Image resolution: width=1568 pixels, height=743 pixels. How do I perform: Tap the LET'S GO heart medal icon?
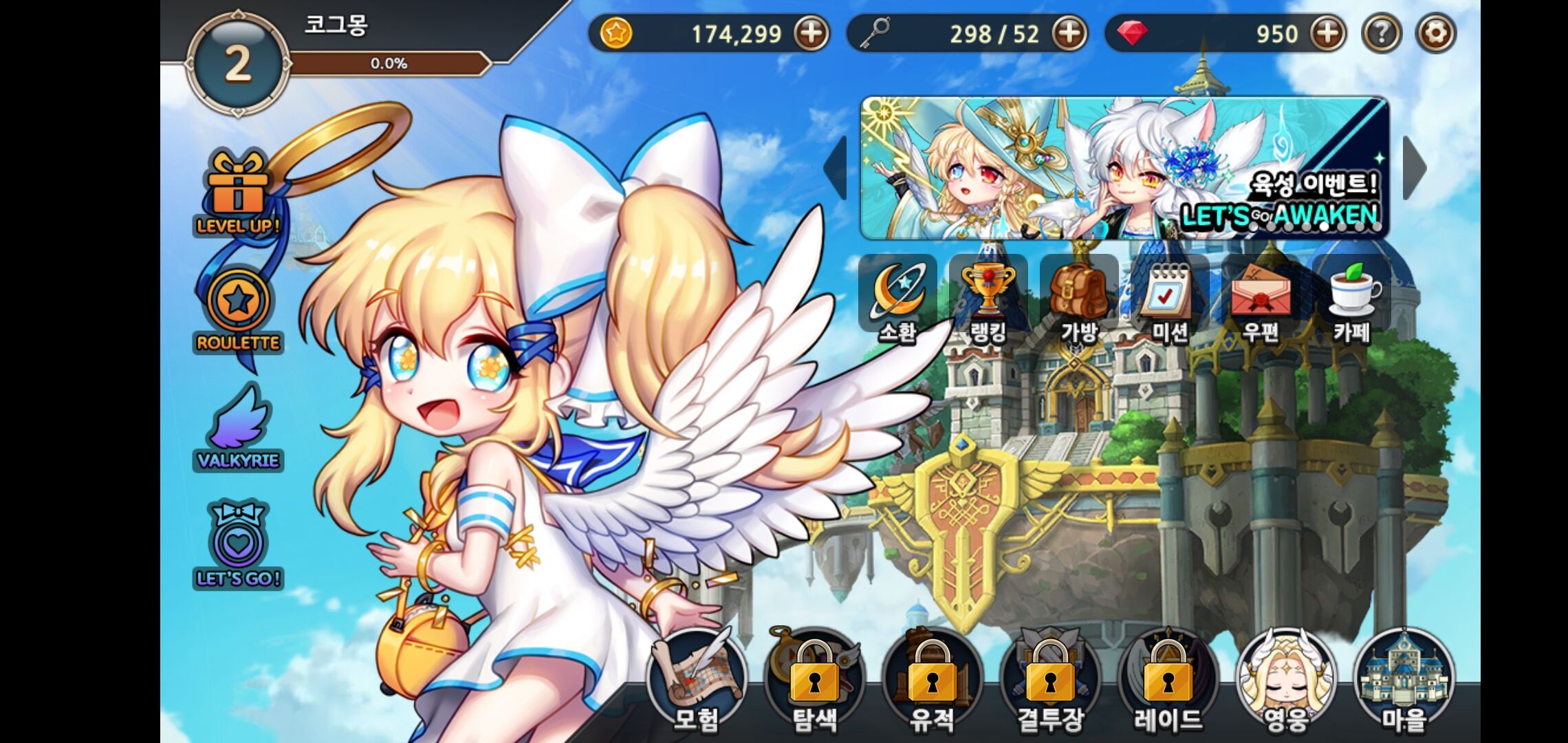238,545
